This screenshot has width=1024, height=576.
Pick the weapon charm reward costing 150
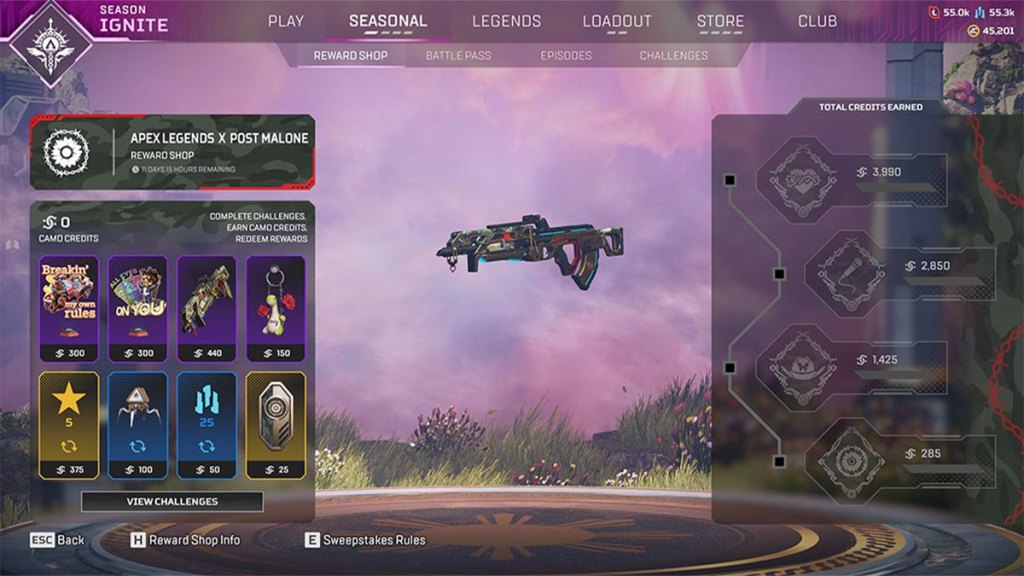pos(275,308)
